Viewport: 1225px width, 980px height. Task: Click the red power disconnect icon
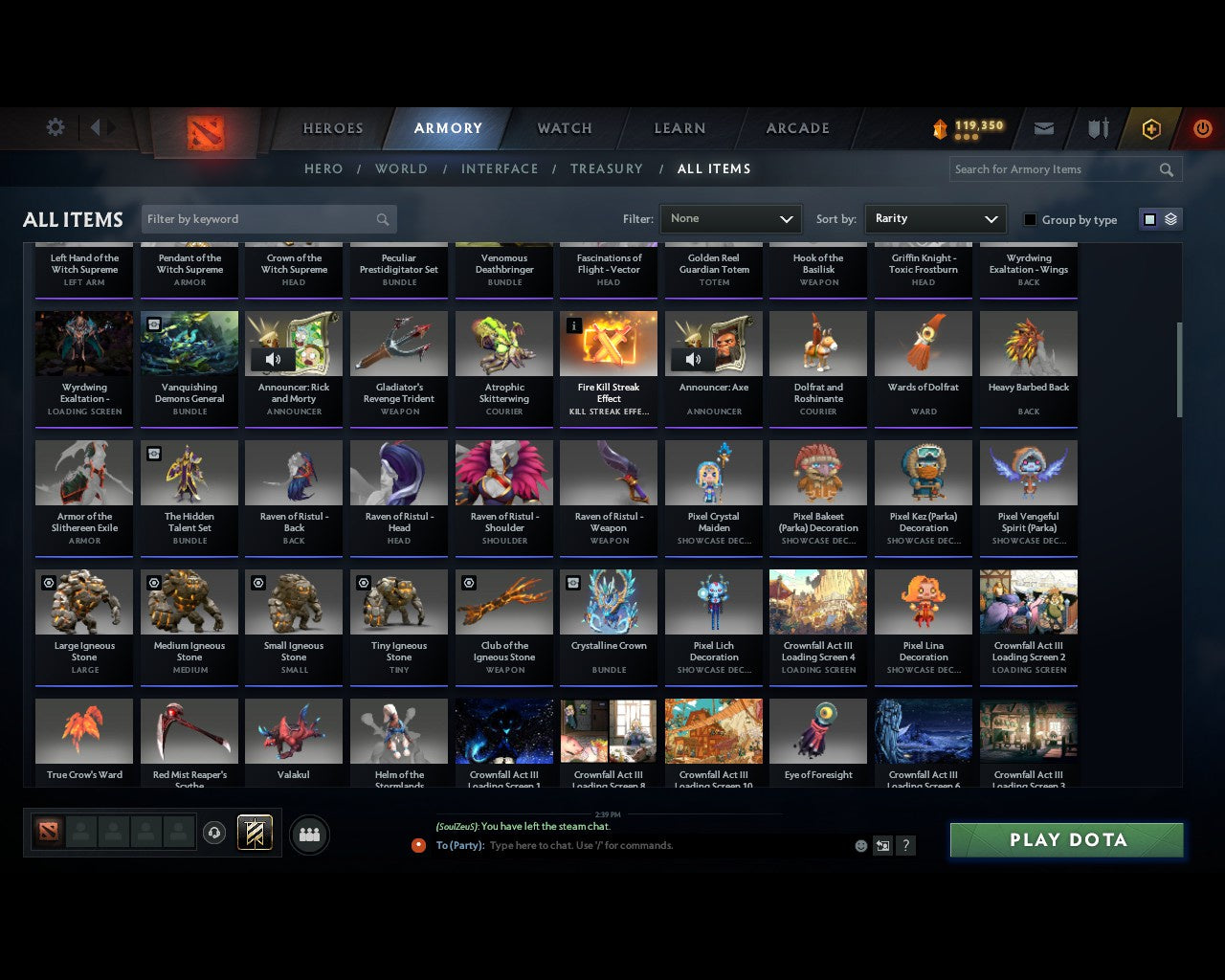coord(1202,127)
